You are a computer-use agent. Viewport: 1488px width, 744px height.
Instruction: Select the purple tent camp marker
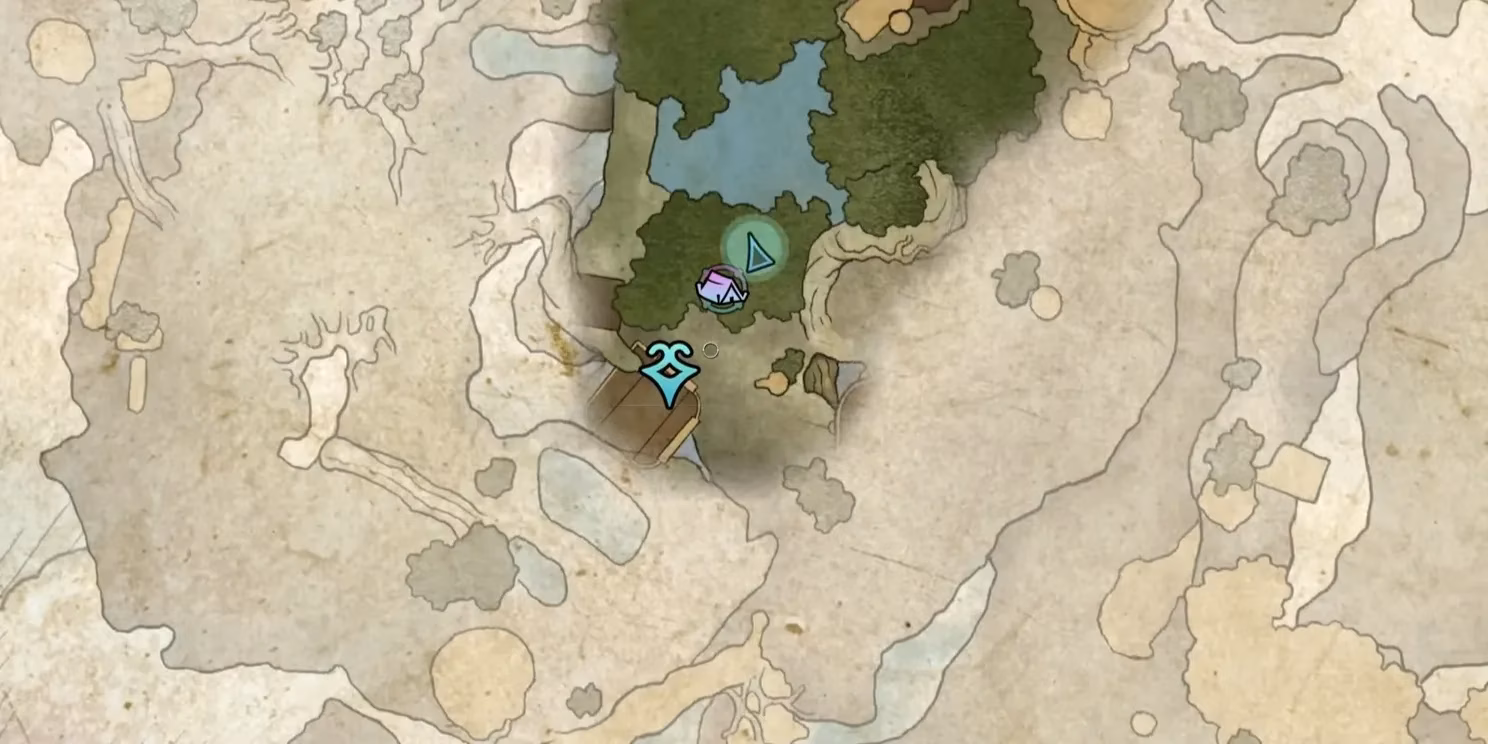pos(720,288)
